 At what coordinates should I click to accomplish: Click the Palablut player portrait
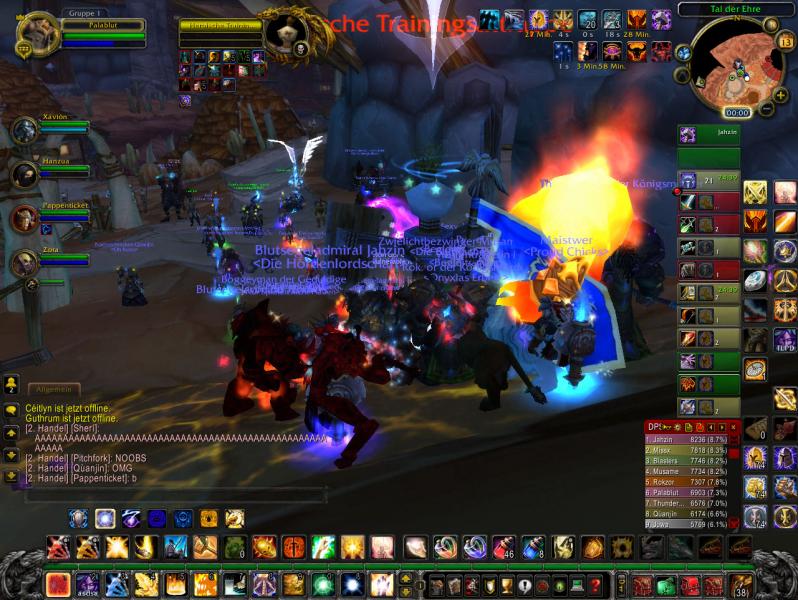tap(38, 35)
